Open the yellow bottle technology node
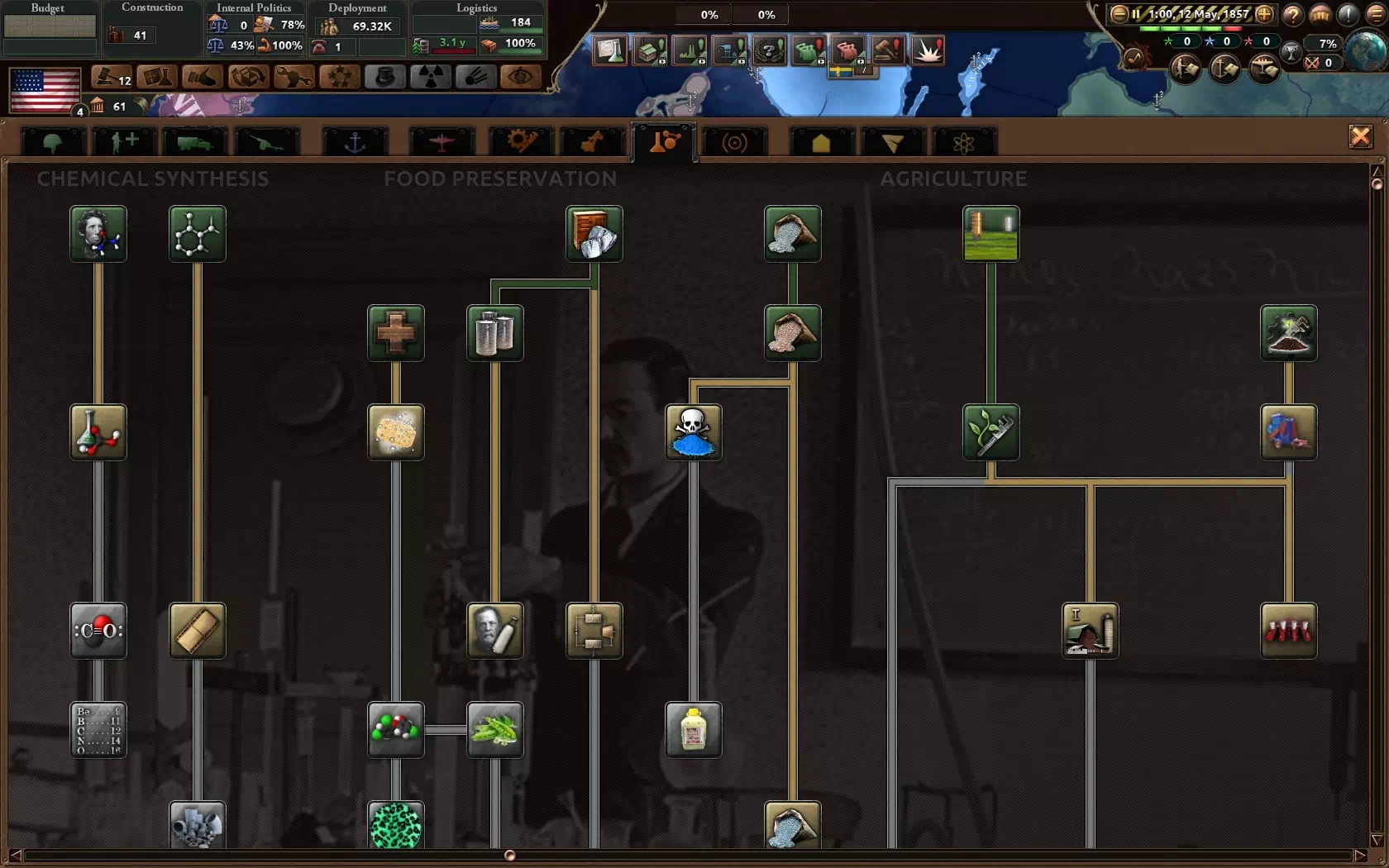Screen dimensions: 1389x868 693,729
